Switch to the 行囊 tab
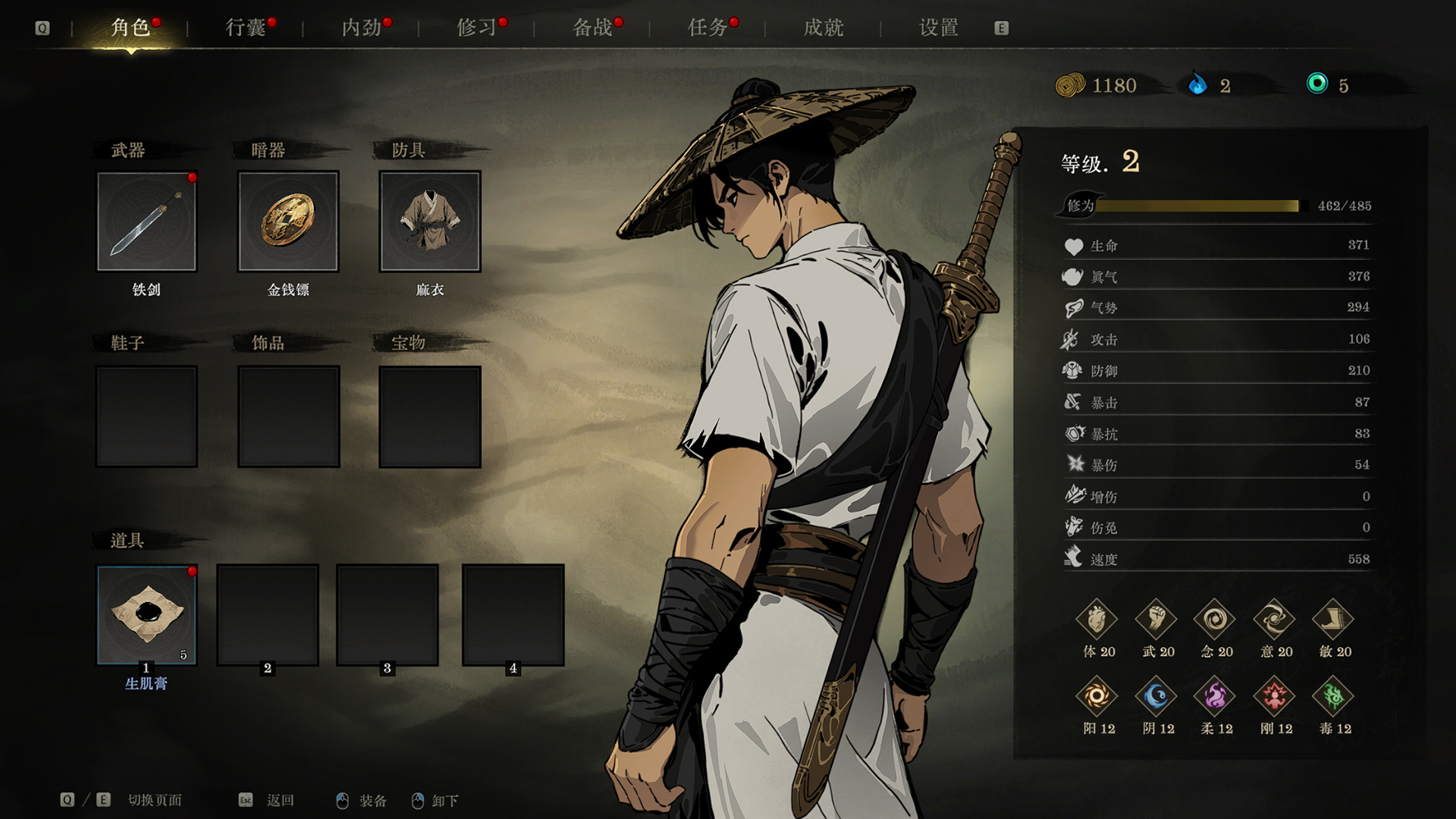The image size is (1456, 819). click(x=246, y=28)
